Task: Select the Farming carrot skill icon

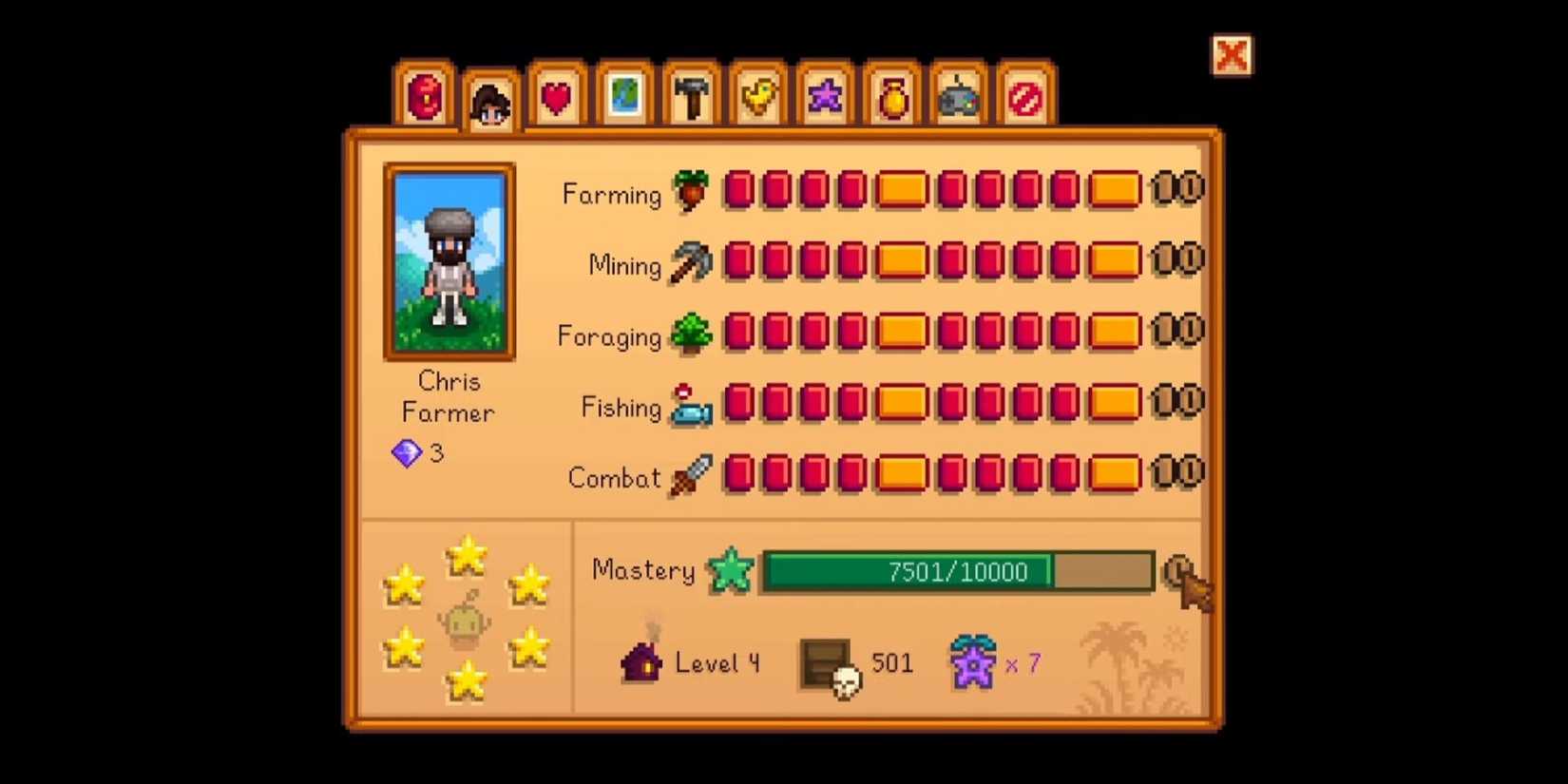Action: coord(691,191)
